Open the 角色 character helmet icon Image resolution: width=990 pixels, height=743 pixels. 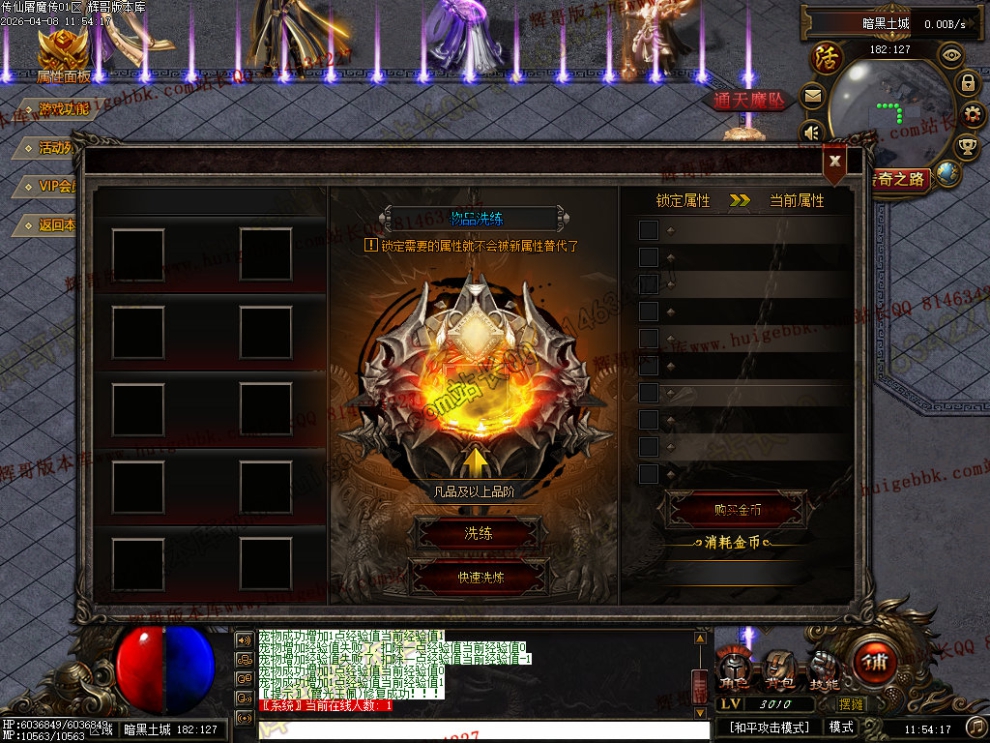point(733,668)
